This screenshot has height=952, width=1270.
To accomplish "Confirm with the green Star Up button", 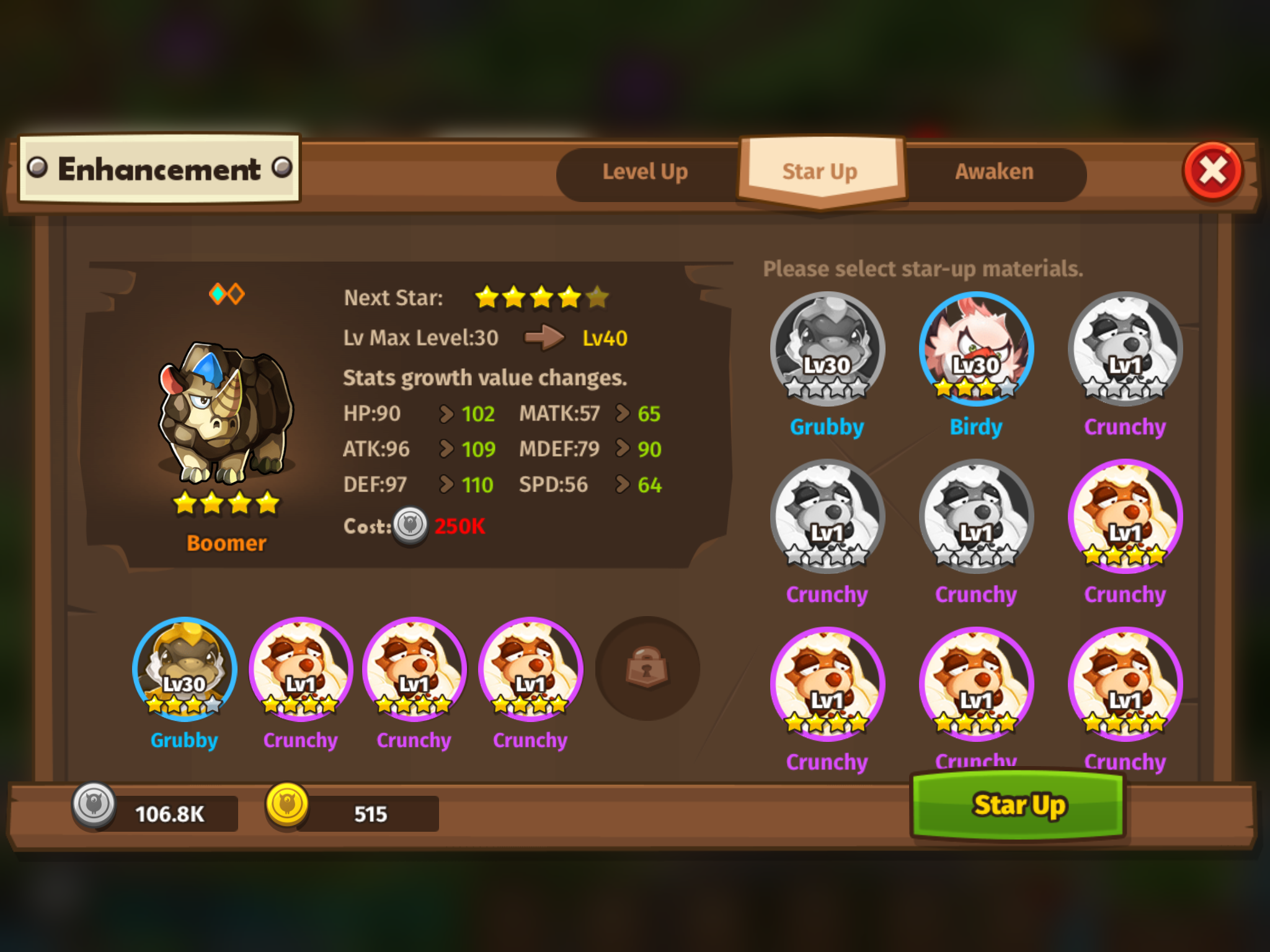I will [1018, 805].
